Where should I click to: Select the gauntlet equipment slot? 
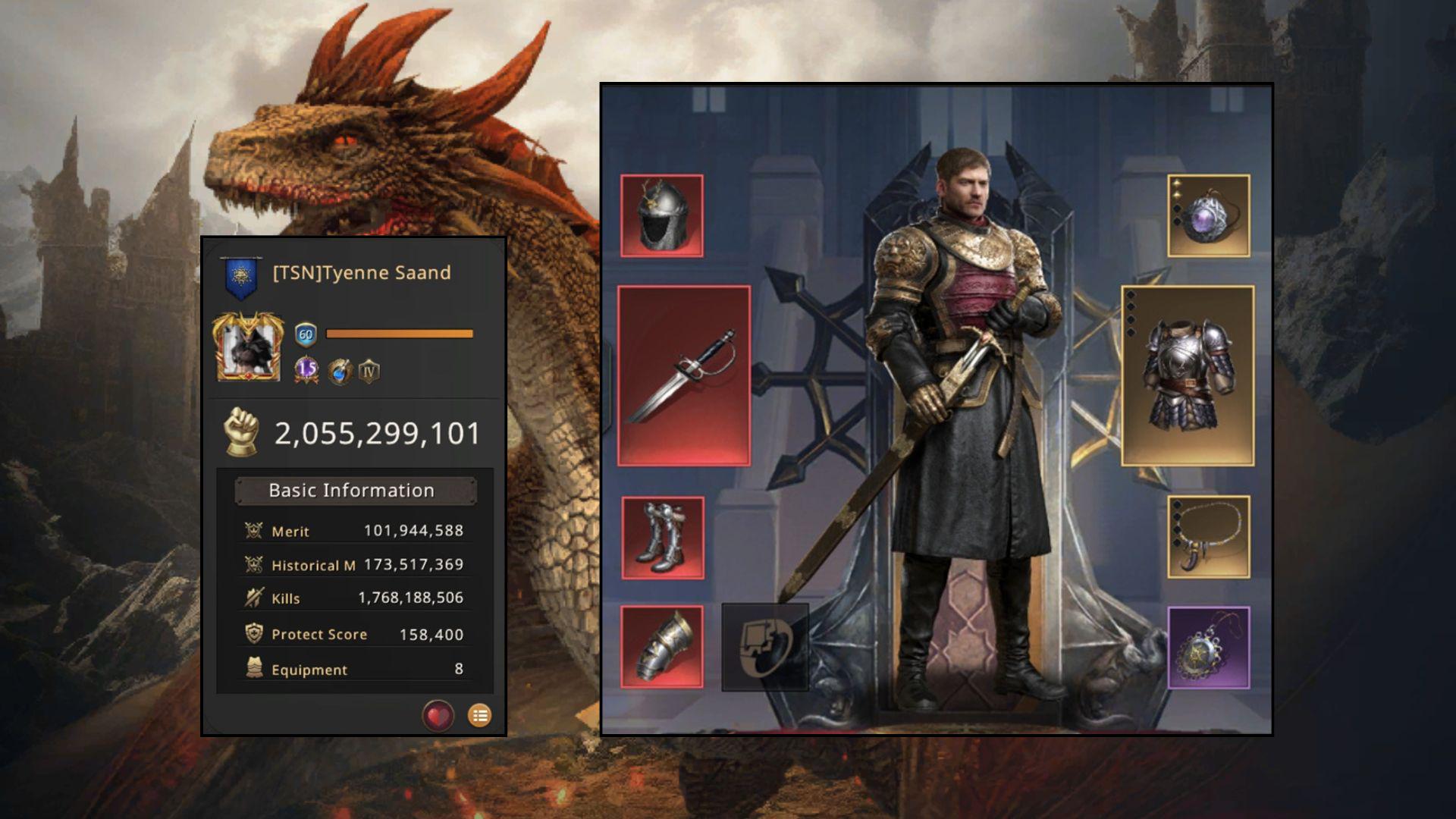tap(662, 647)
